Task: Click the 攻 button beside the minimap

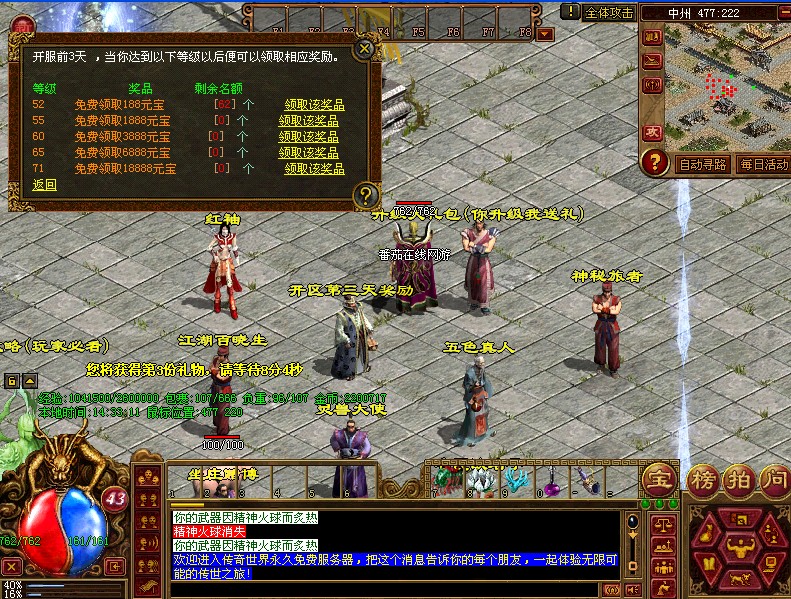Action: coord(653,132)
